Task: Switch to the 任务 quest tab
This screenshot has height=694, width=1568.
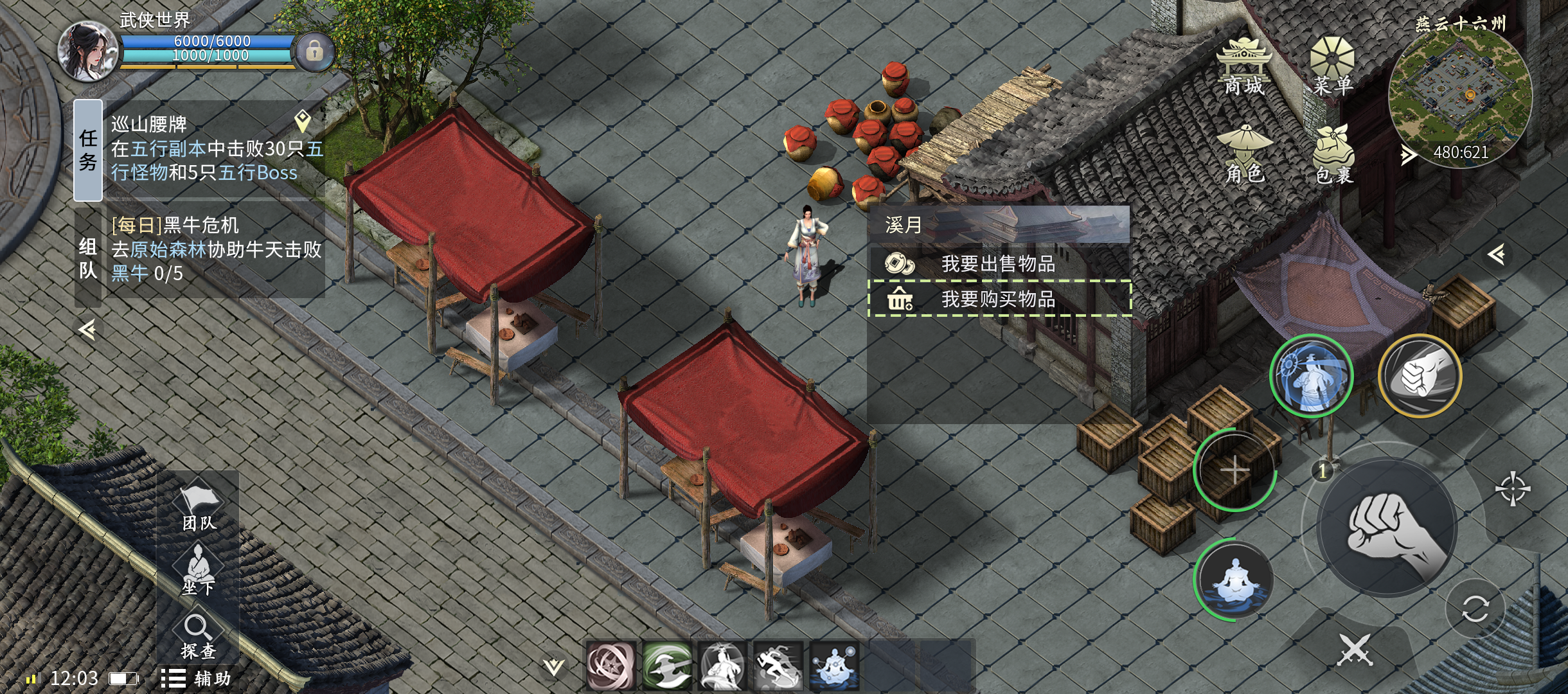Action: pyautogui.click(x=88, y=150)
